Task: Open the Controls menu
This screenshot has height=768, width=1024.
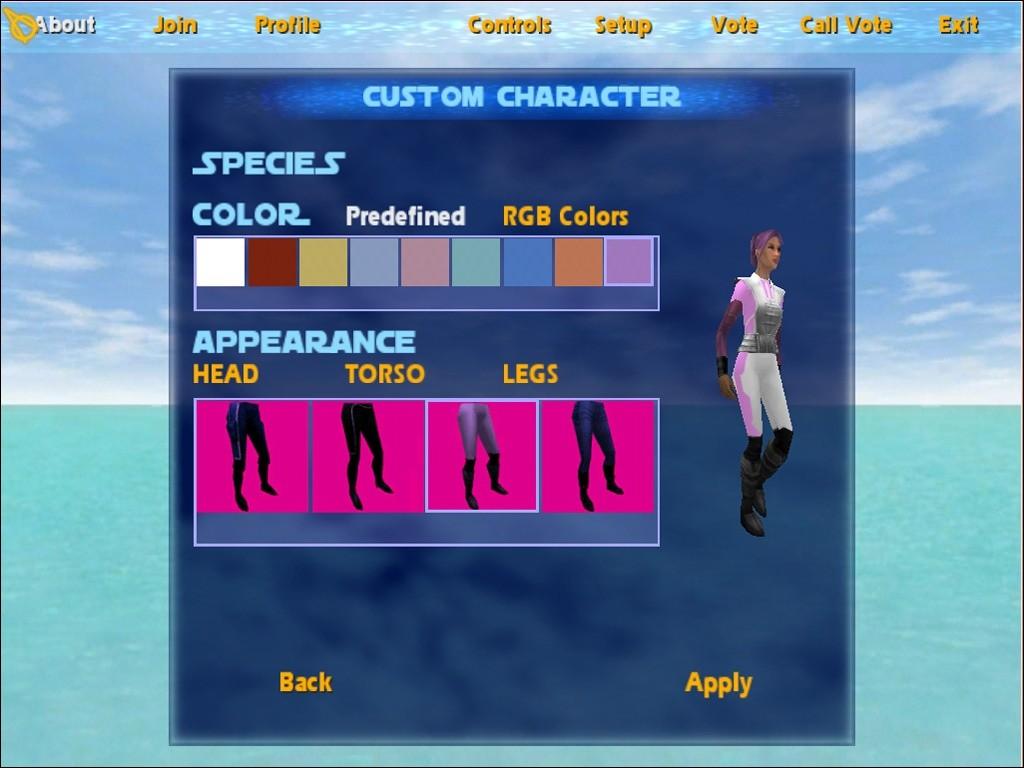Action: click(x=509, y=25)
